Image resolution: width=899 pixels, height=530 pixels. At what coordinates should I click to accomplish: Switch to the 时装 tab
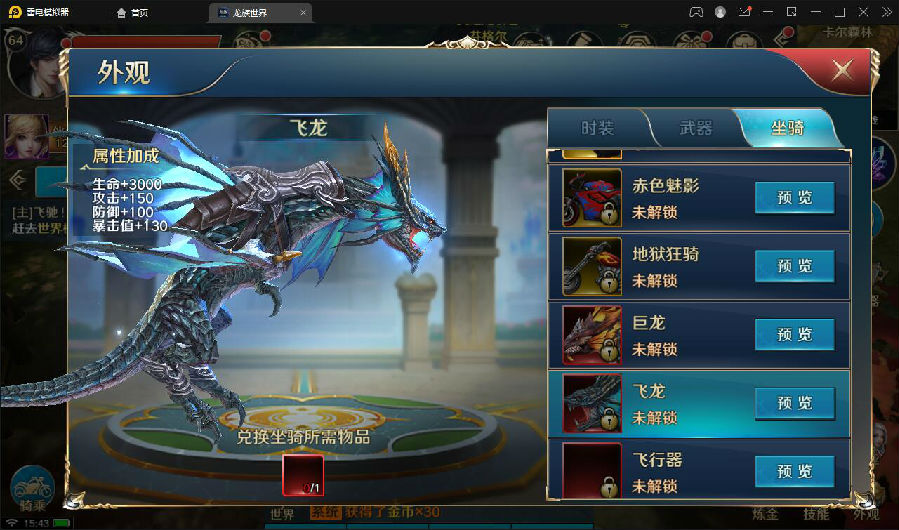click(x=597, y=128)
